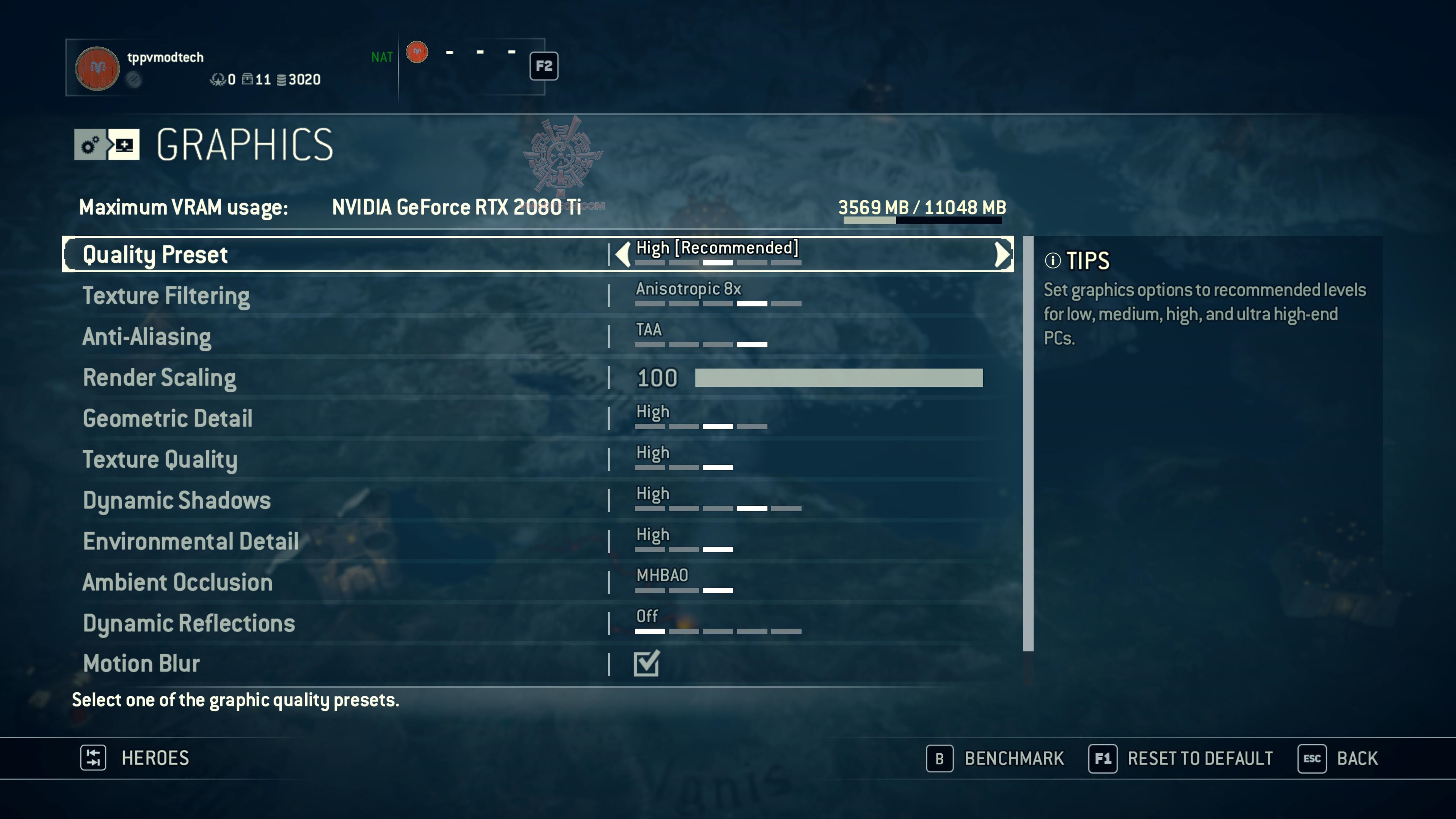The image size is (1456, 819).
Task: Go Back from the Graphics menu
Action: click(x=1338, y=758)
